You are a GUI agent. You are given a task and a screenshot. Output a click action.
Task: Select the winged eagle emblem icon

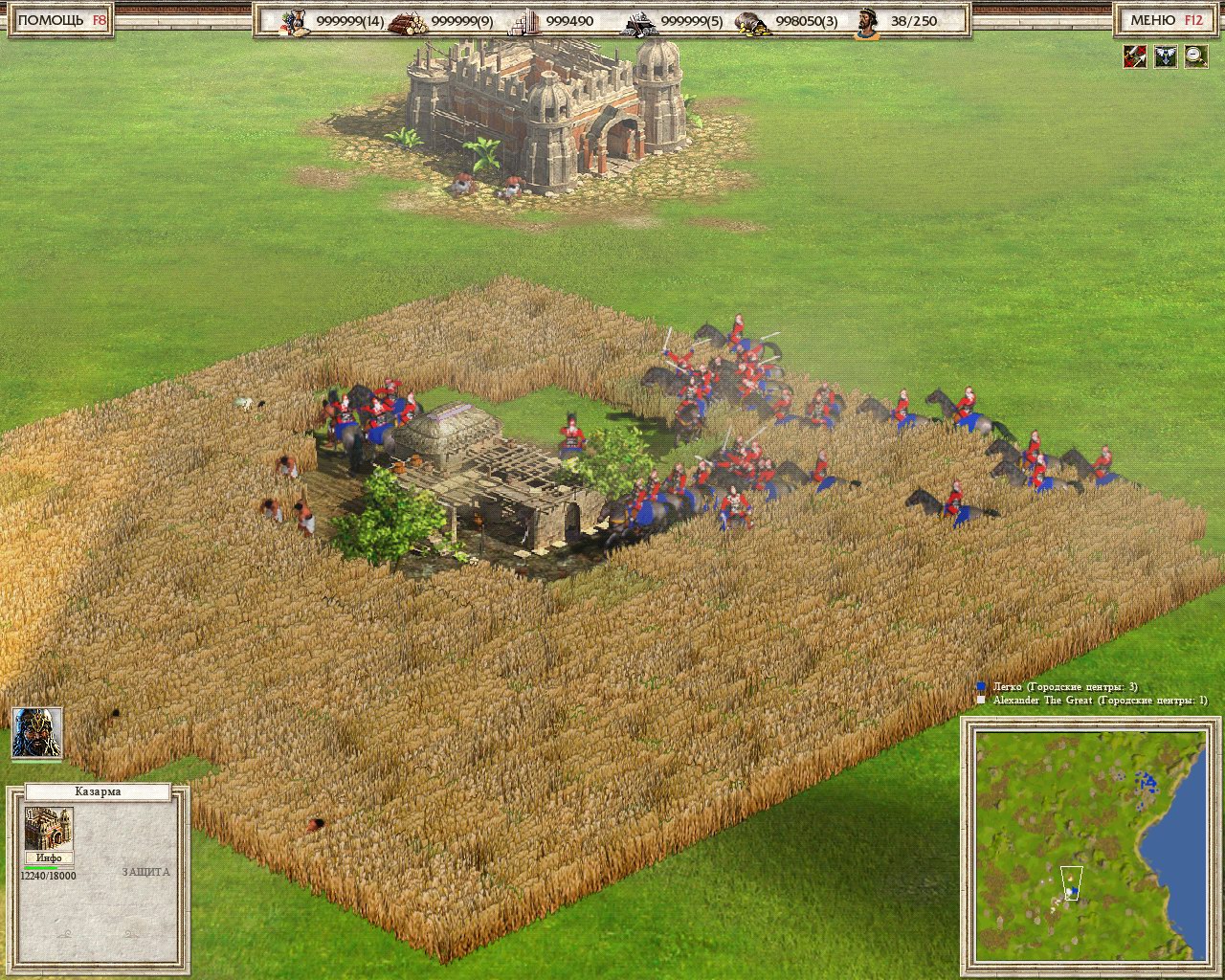coord(1165,56)
